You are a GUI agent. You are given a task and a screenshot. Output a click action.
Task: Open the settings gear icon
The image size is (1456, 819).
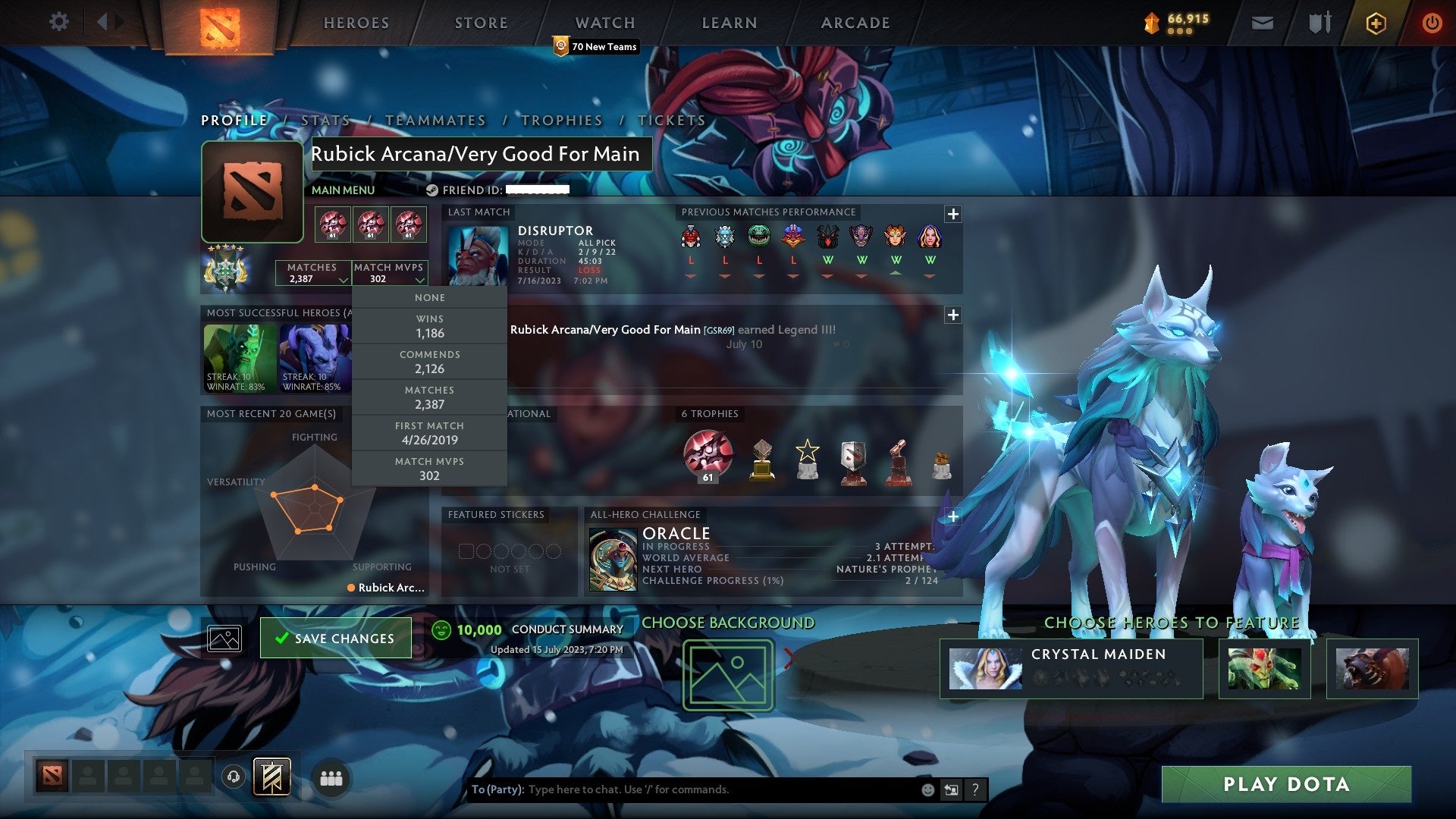58,22
